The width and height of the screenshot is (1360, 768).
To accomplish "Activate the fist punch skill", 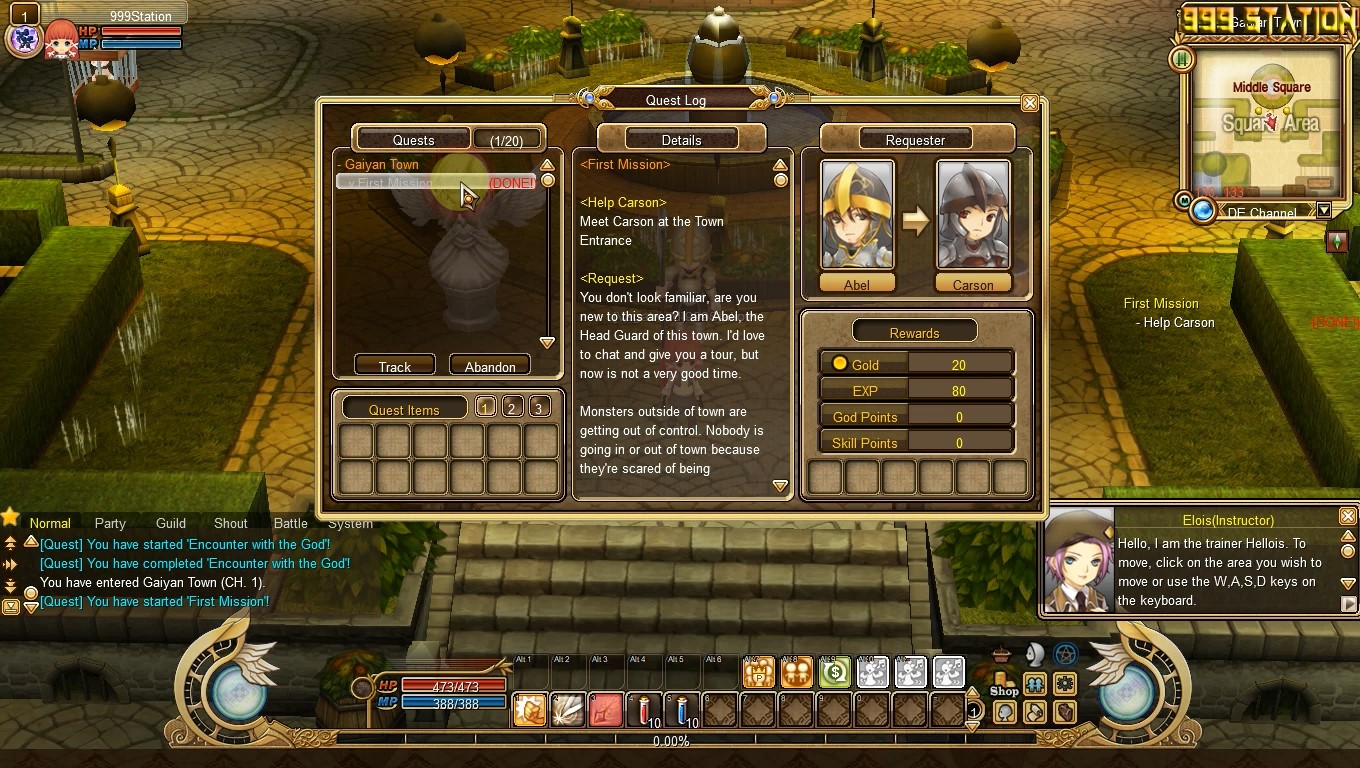I will [530, 709].
